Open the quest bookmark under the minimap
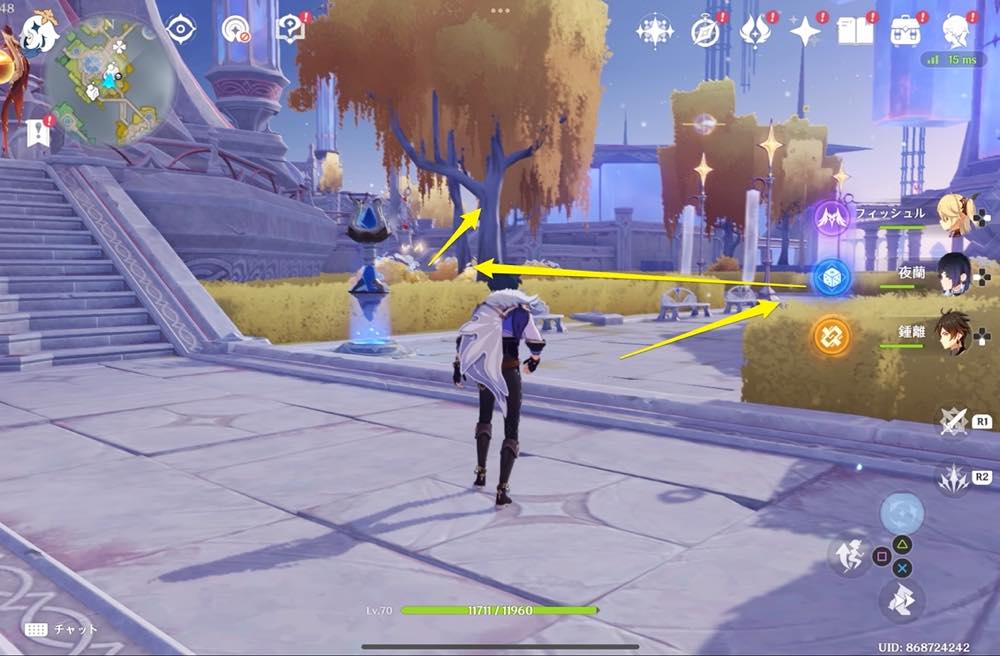The width and height of the screenshot is (1000, 656). click(x=39, y=132)
